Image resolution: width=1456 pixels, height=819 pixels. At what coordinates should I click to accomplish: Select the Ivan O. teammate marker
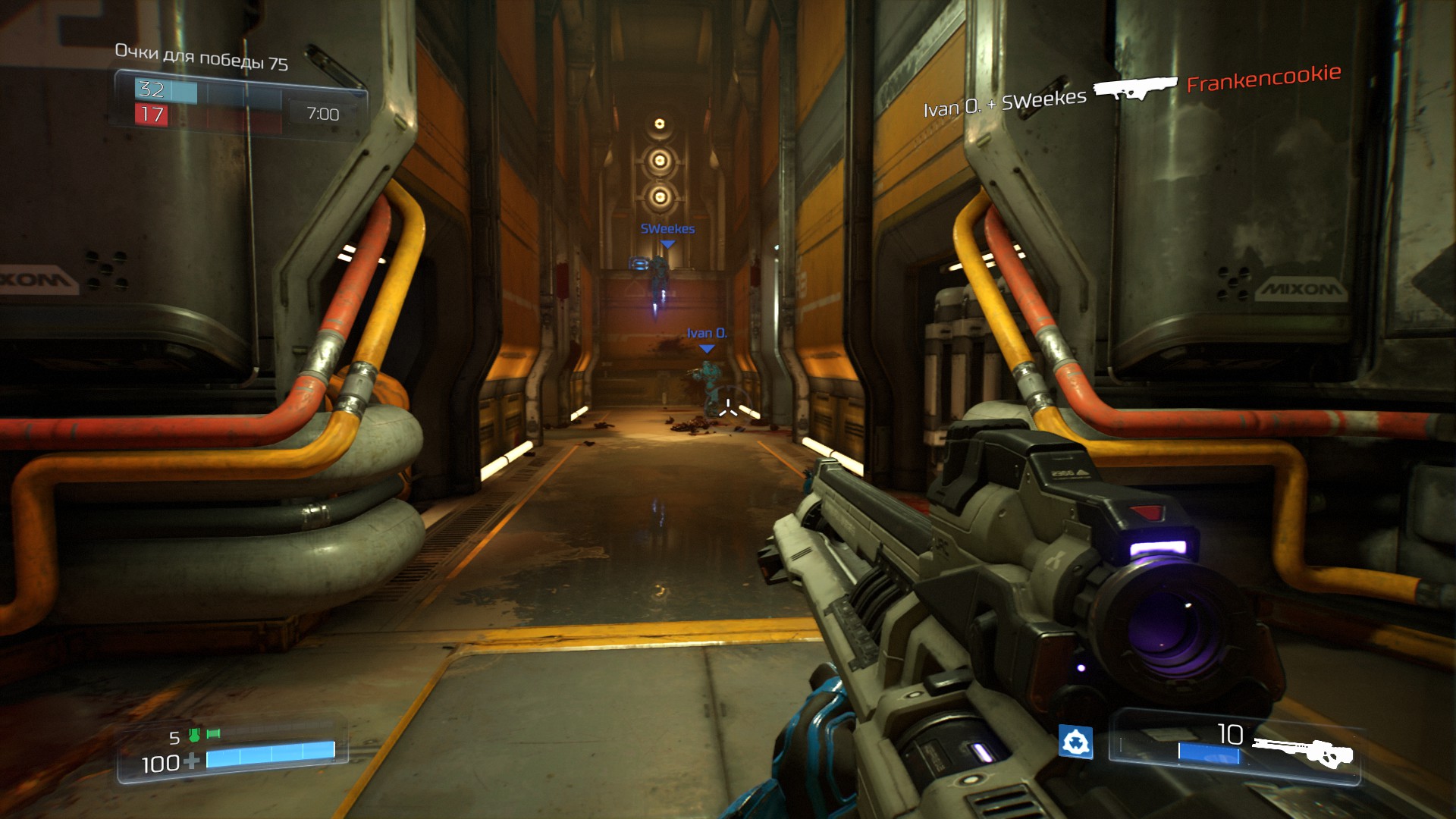coord(707,349)
